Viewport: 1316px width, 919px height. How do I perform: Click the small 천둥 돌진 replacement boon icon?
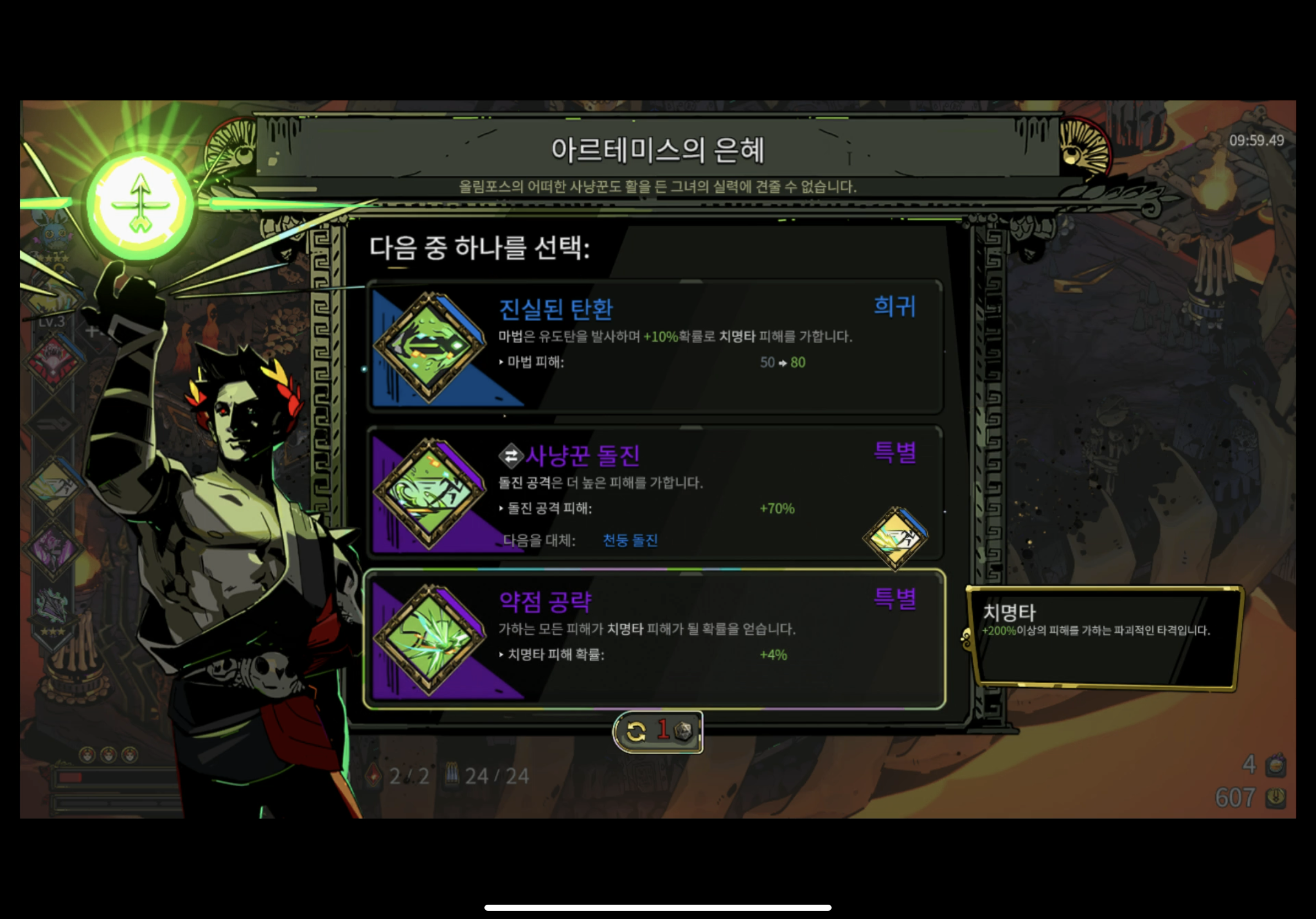point(895,539)
